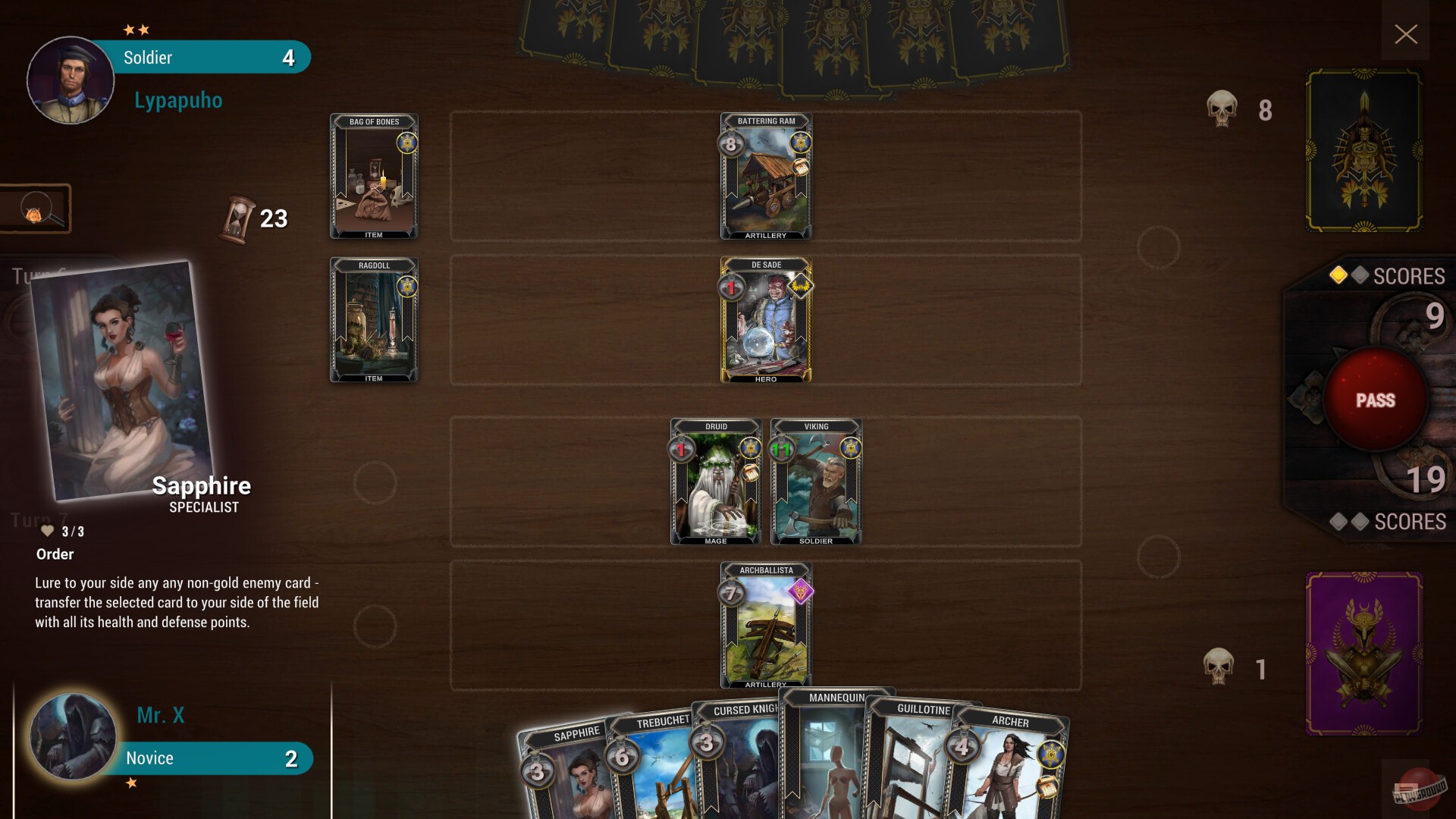1456x819 pixels.
Task: Select the heart health icon on Sapphire's card
Action: click(x=48, y=531)
